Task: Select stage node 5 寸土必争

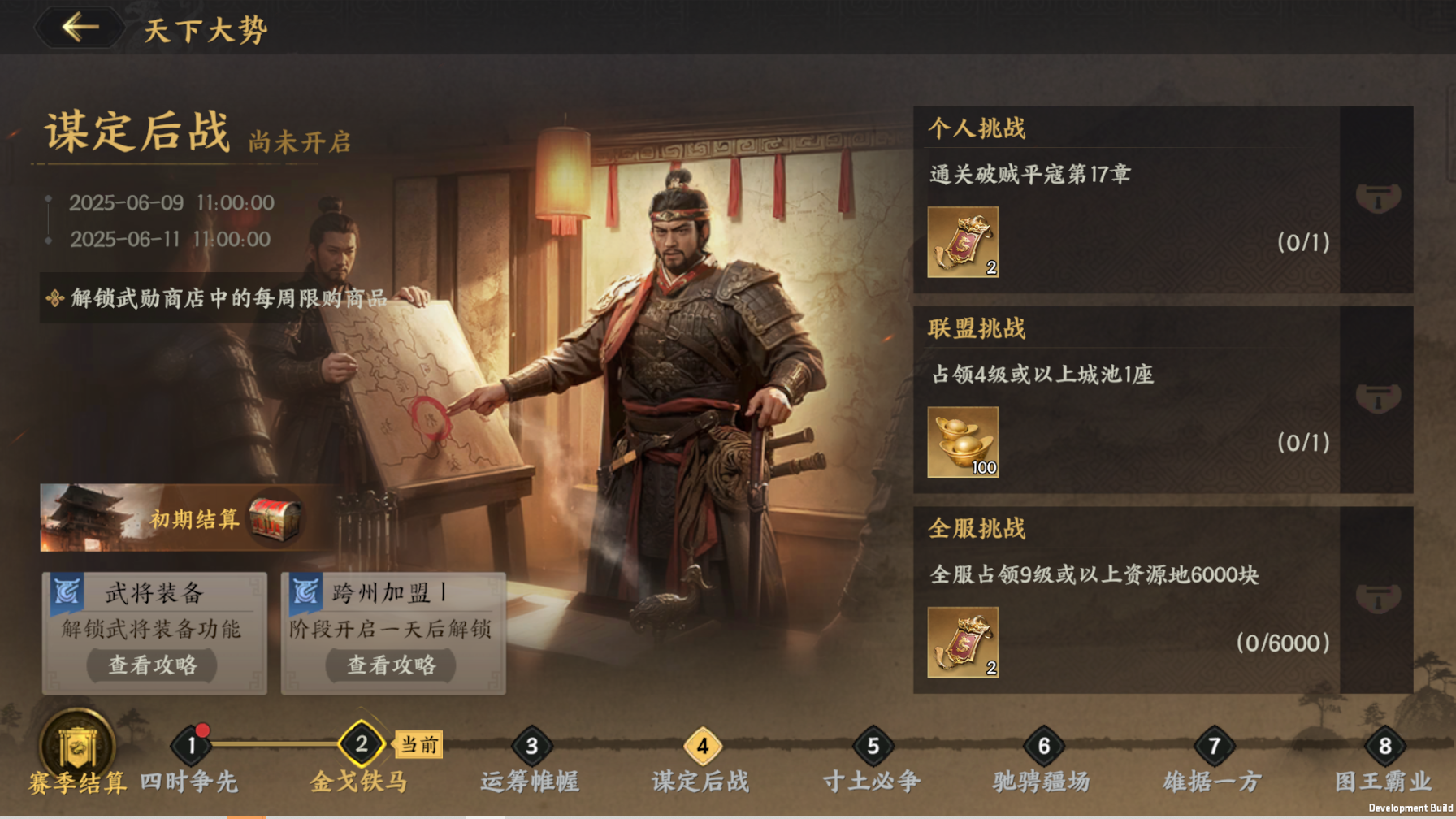Action: (x=873, y=743)
